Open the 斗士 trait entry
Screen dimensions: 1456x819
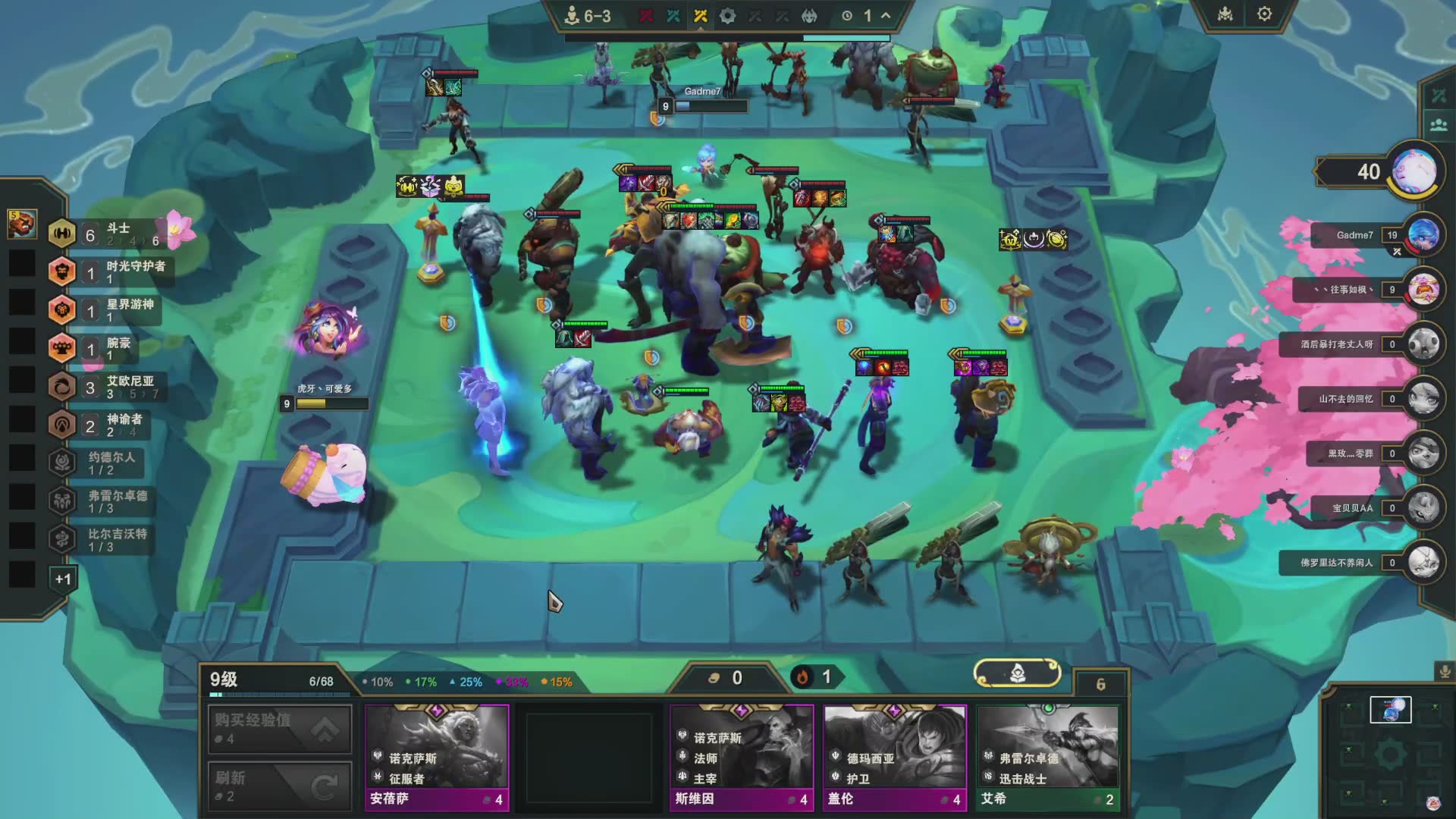click(106, 234)
